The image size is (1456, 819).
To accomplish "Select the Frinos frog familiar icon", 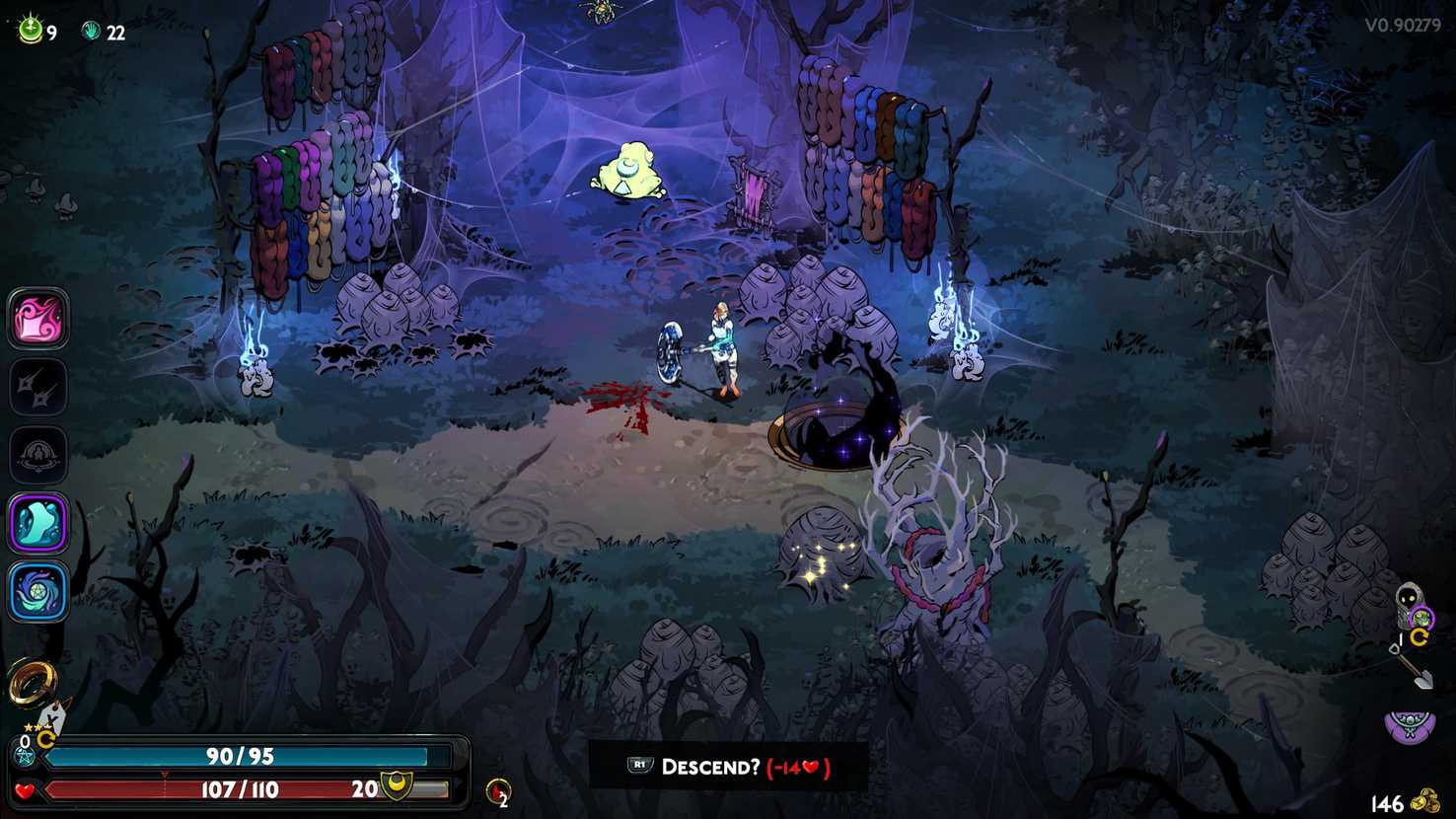I will (x=1423, y=618).
